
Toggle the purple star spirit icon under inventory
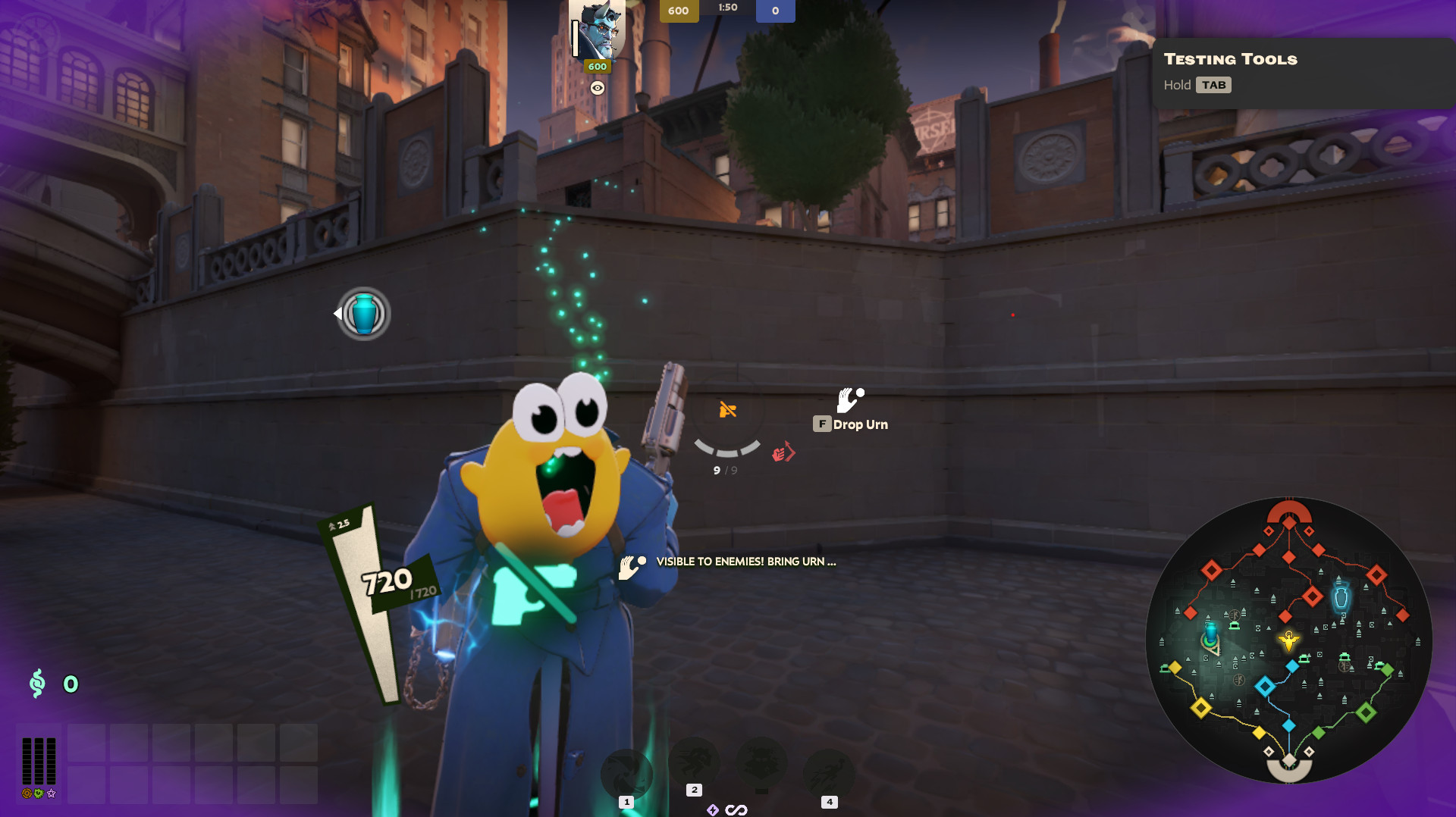pyautogui.click(x=52, y=794)
